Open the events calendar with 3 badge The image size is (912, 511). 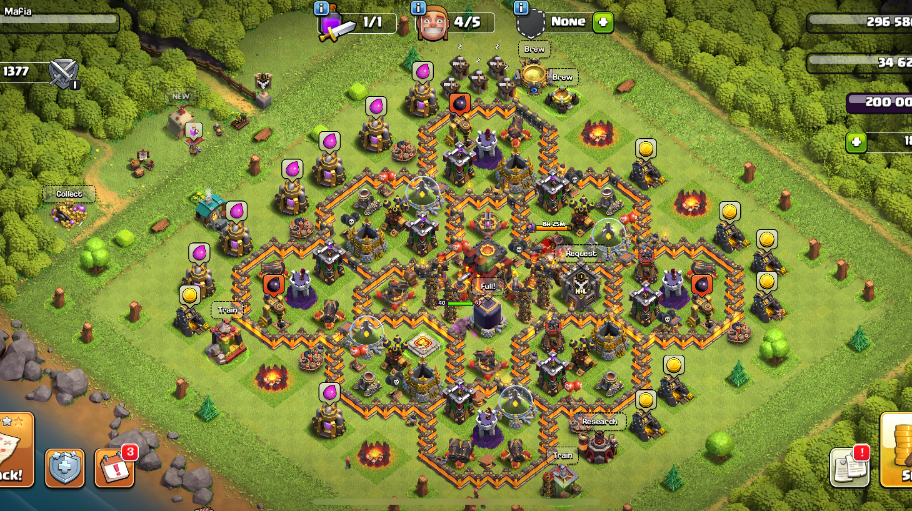click(114, 467)
